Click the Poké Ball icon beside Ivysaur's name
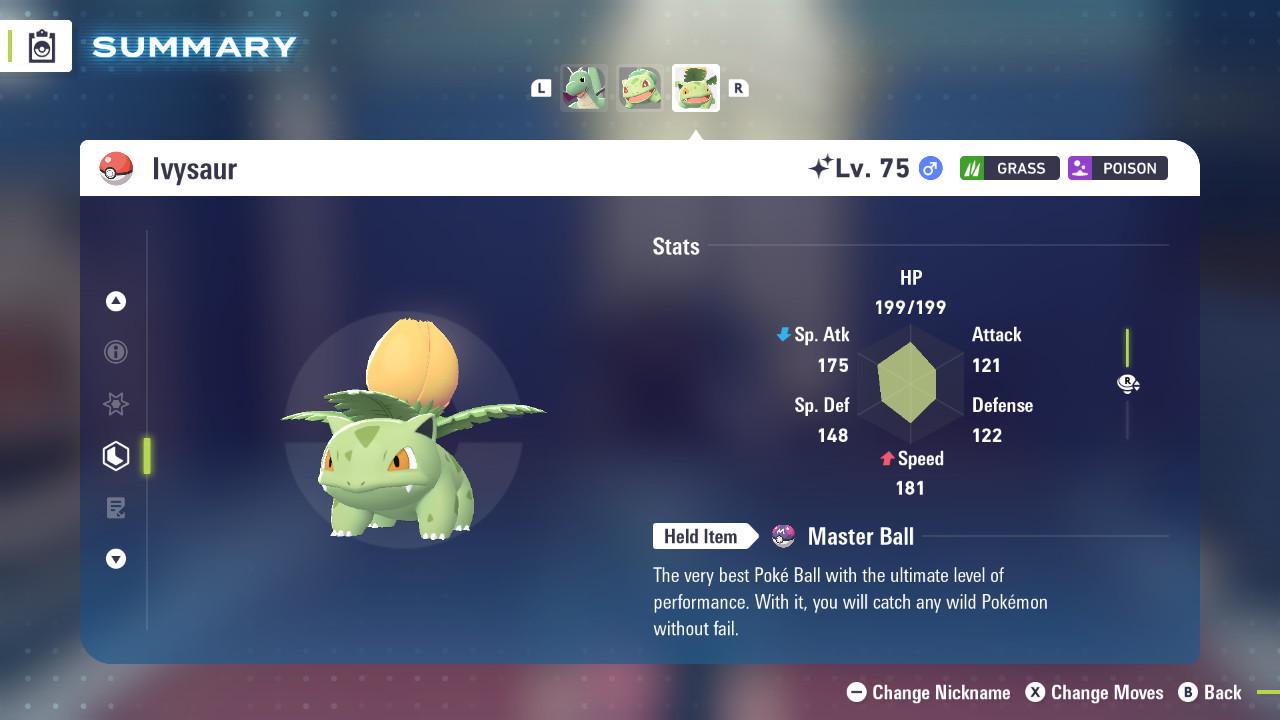The height and width of the screenshot is (720, 1280). (117, 168)
